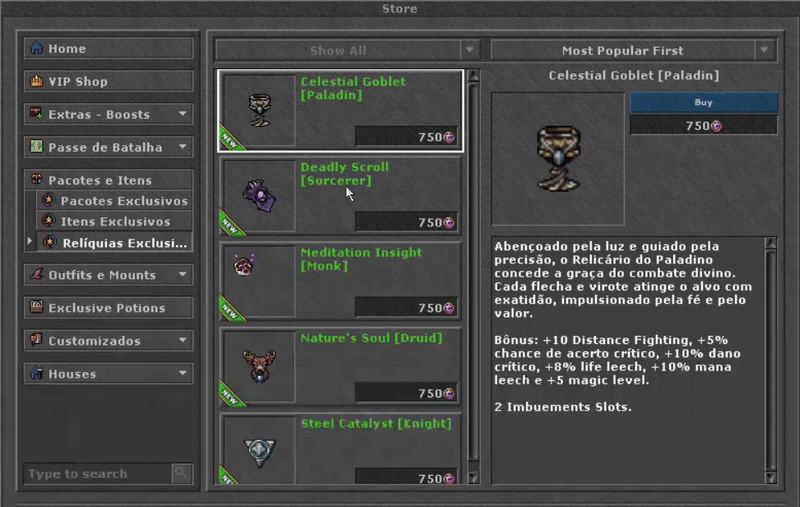Choose the Pacotes Exclusivos subcategory

pos(114,201)
